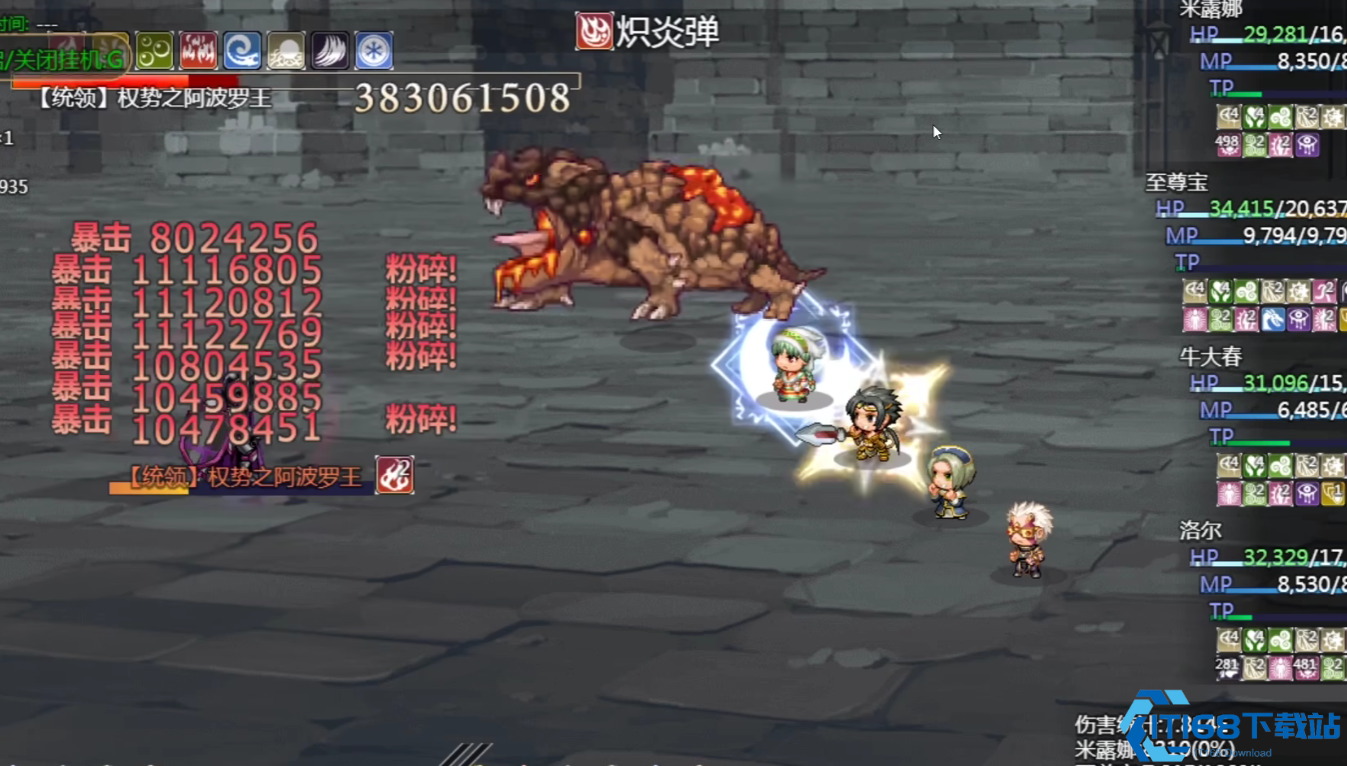Trigger the blue snowflake ice skill
The width and height of the screenshot is (1347, 766).
pyautogui.click(x=374, y=50)
